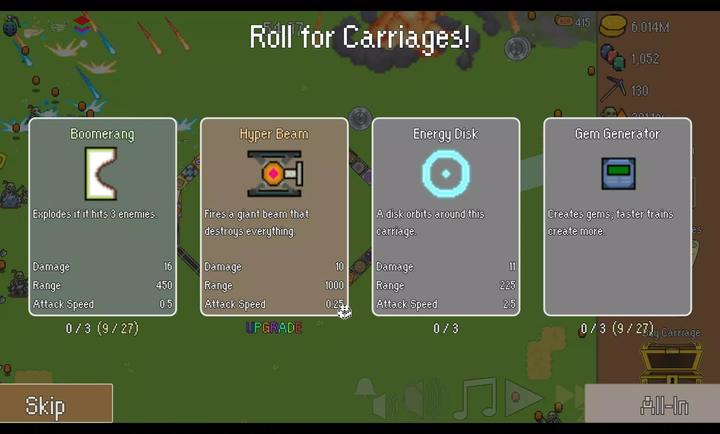
Task: Pick the Energy Disk carriage card
Action: (x=446, y=216)
